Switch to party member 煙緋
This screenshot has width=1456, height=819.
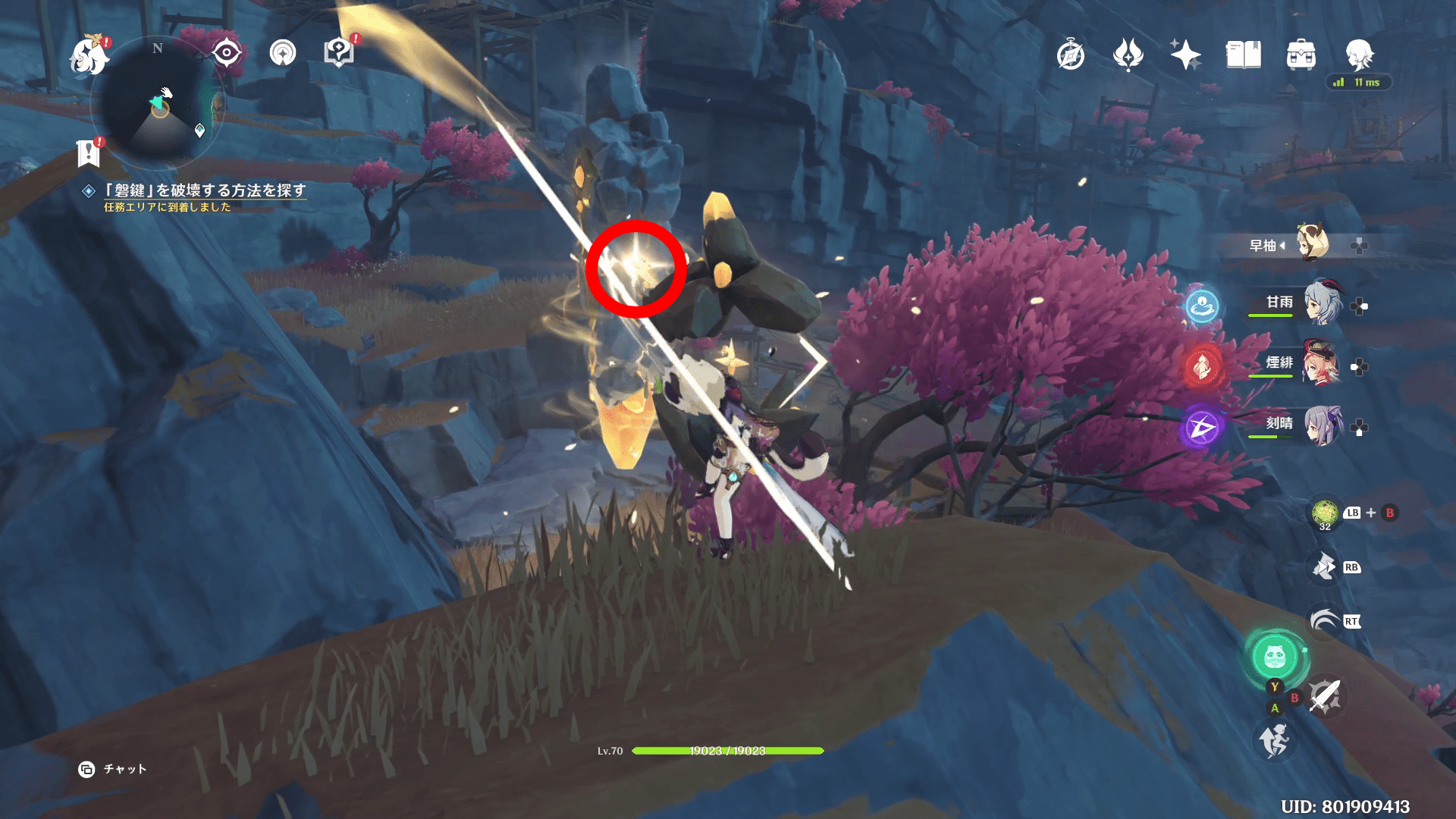point(1322,365)
